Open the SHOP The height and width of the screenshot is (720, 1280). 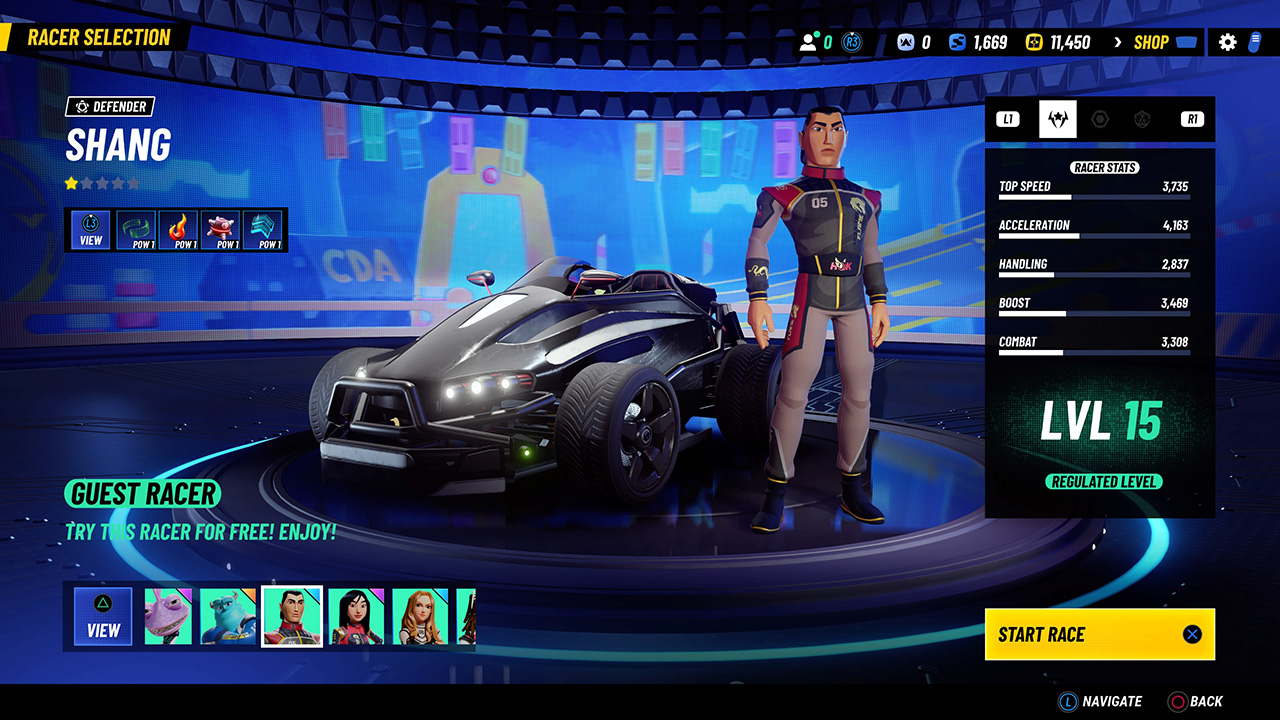click(1152, 42)
